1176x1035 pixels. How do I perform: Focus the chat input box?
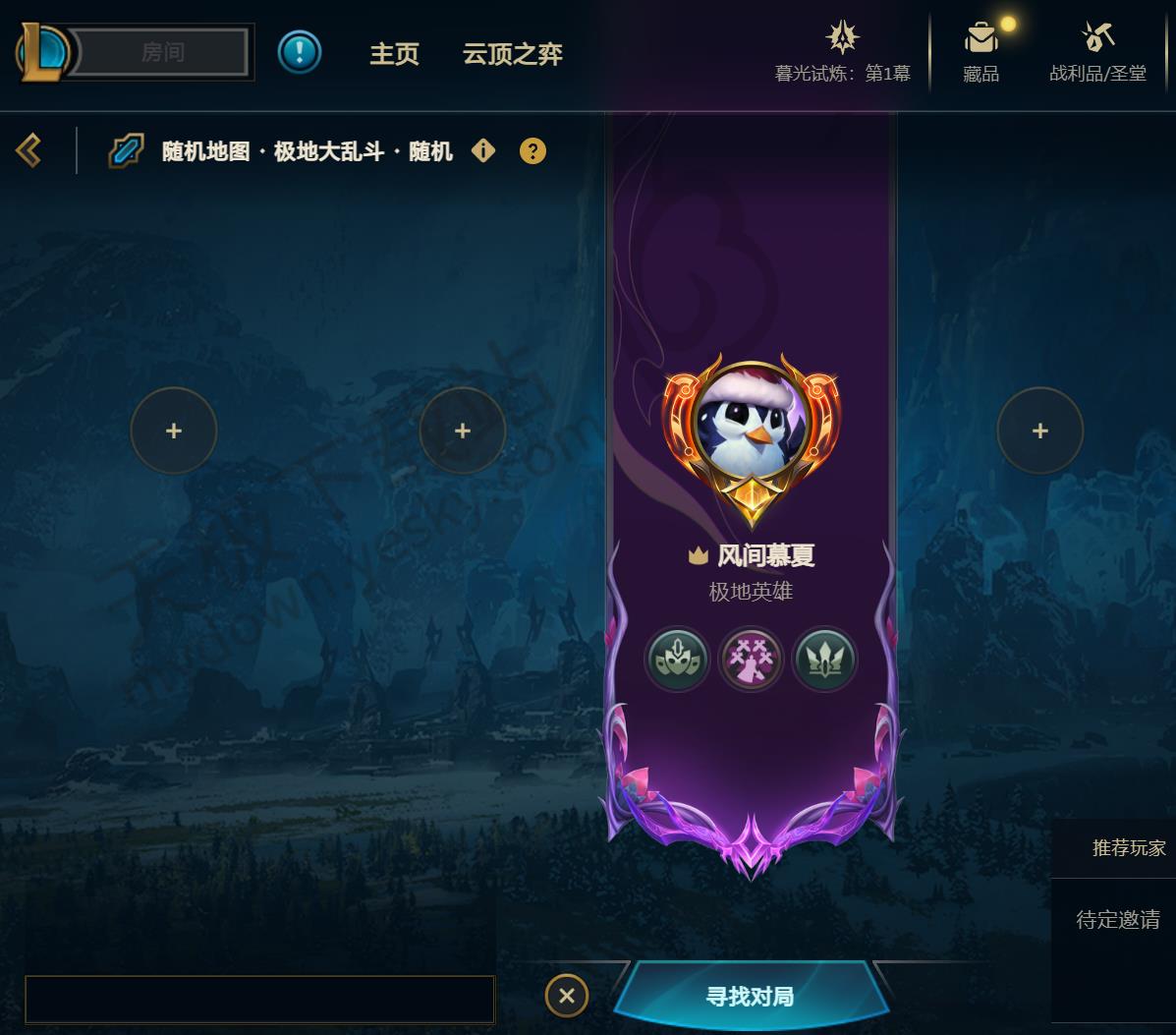tap(259, 1000)
